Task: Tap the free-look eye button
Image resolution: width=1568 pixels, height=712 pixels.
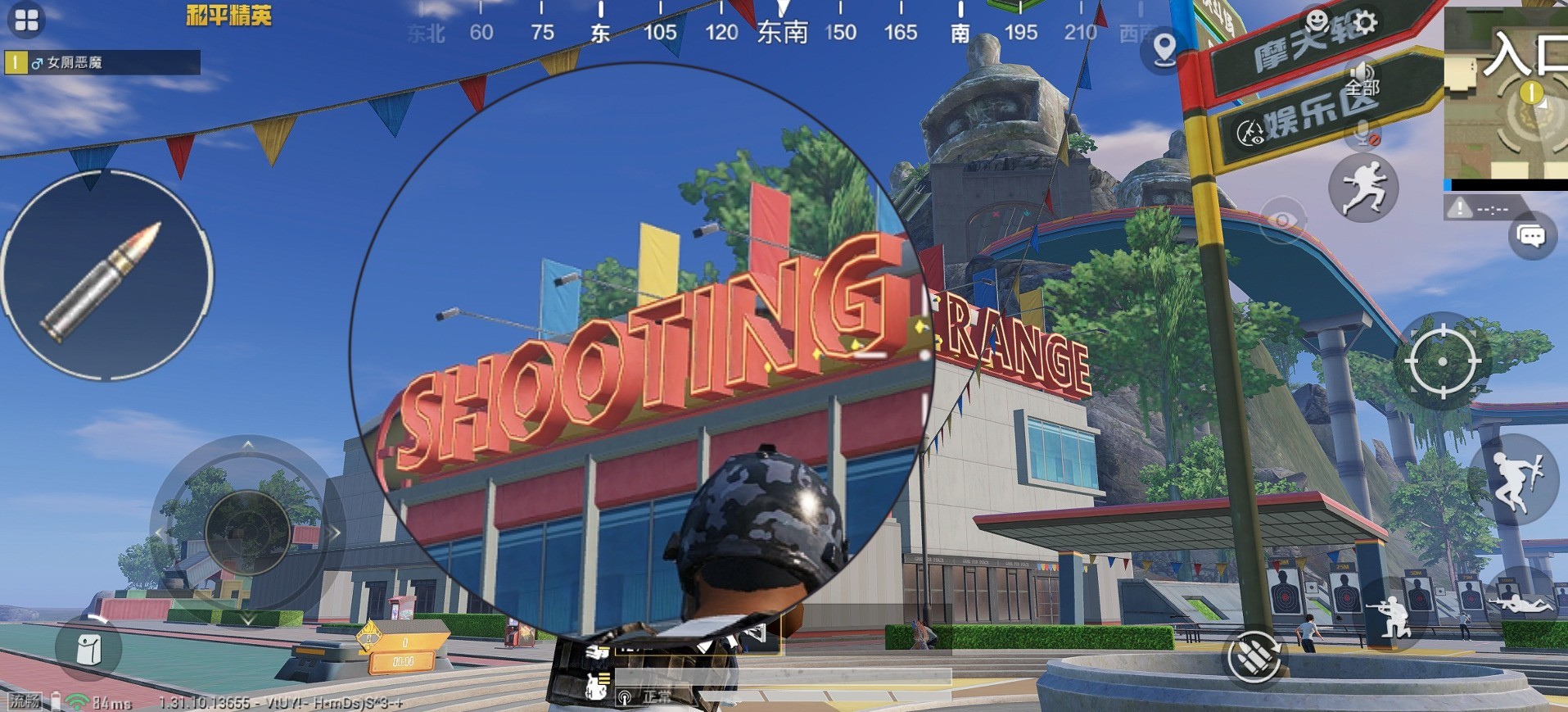Action: pos(1282,221)
